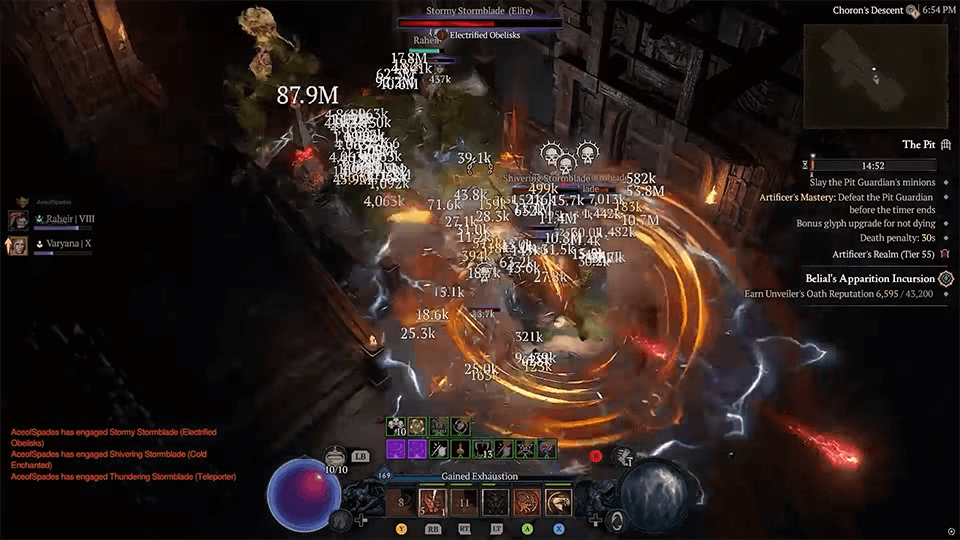Click the combat log chat messages
Viewport: 960px width, 540px height.
click(x=110, y=454)
